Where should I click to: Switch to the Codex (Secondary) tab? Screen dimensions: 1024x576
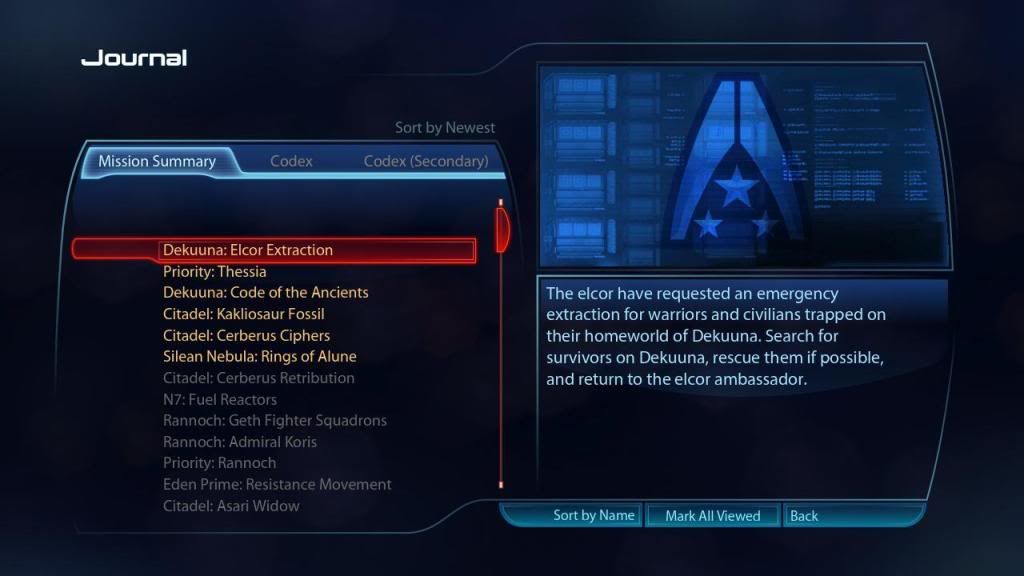coord(425,161)
